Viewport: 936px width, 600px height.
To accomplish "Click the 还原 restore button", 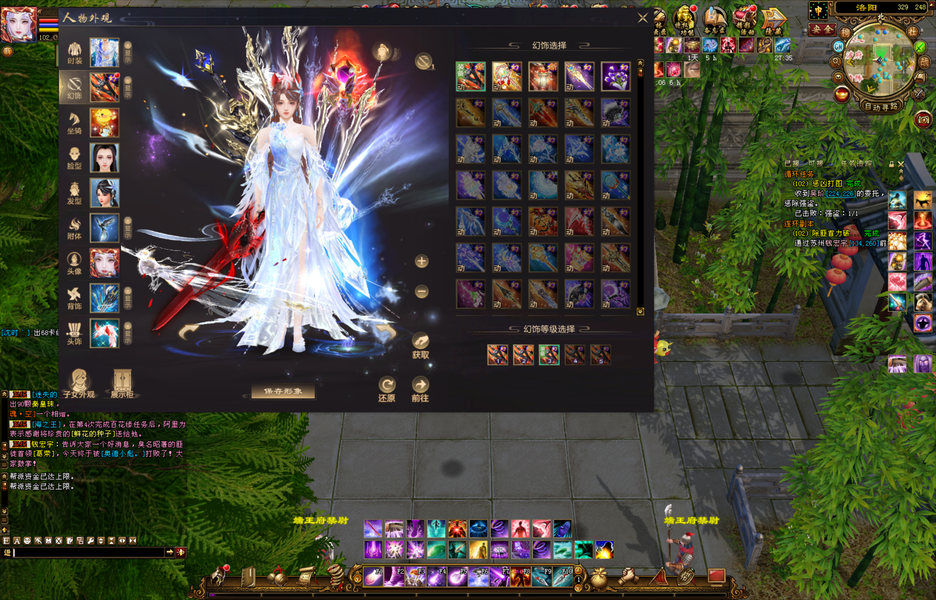I will (x=387, y=388).
